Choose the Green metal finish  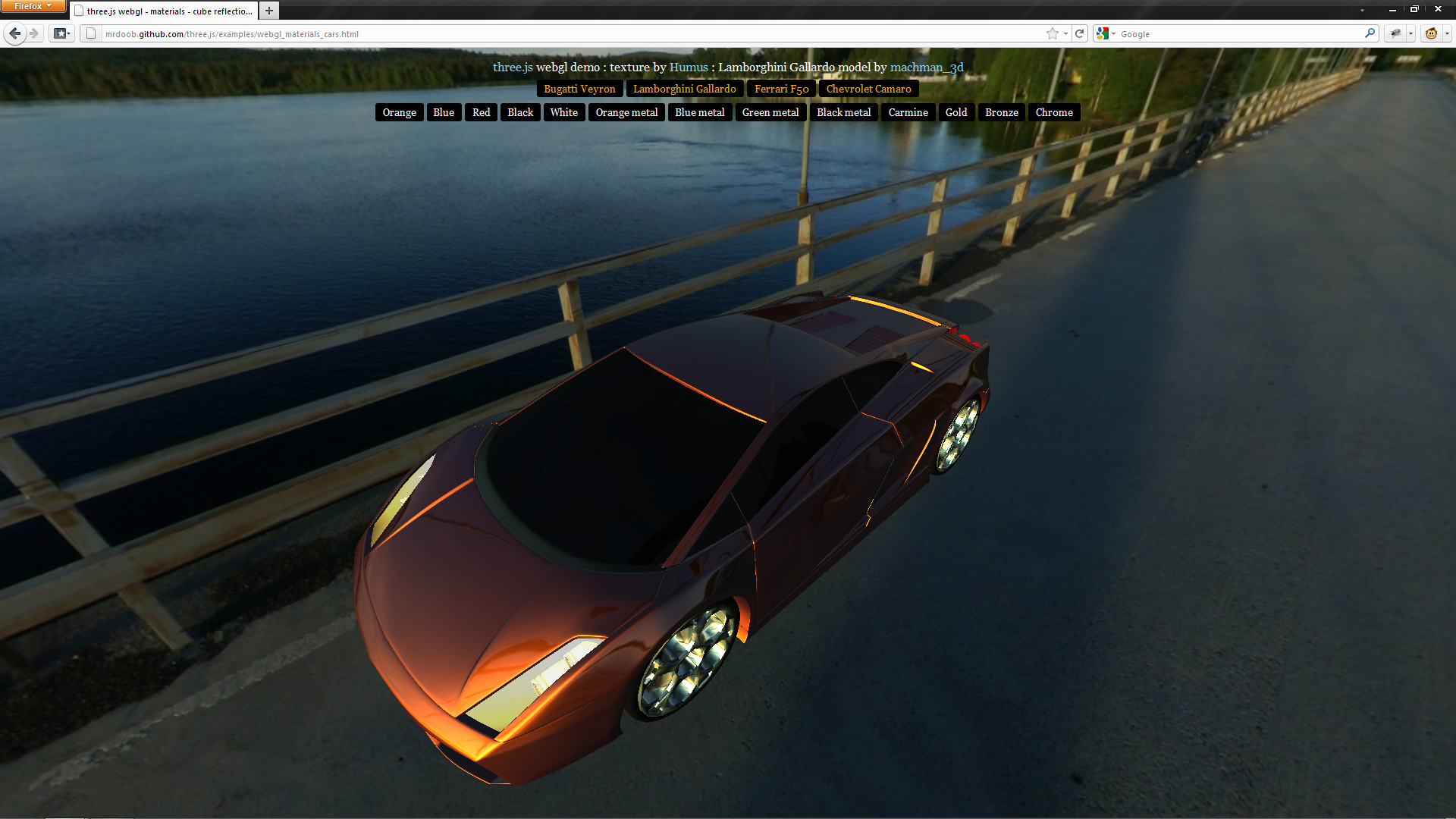pos(770,112)
